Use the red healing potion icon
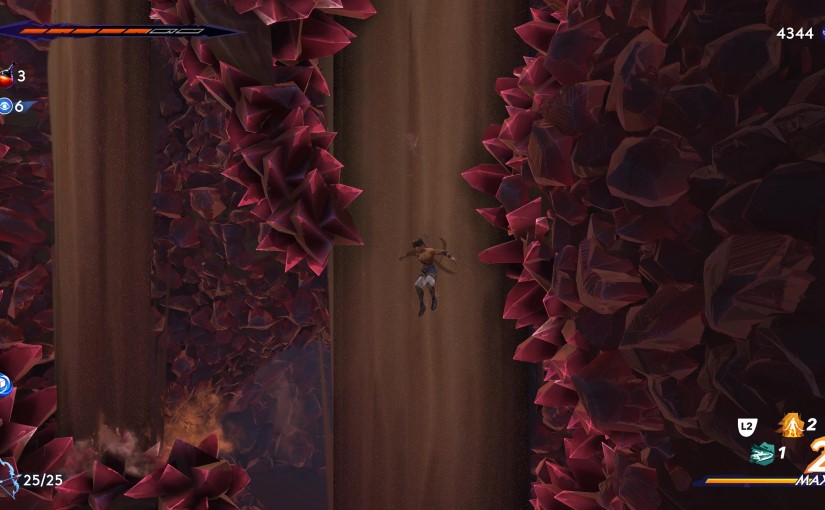 pos(6,75)
